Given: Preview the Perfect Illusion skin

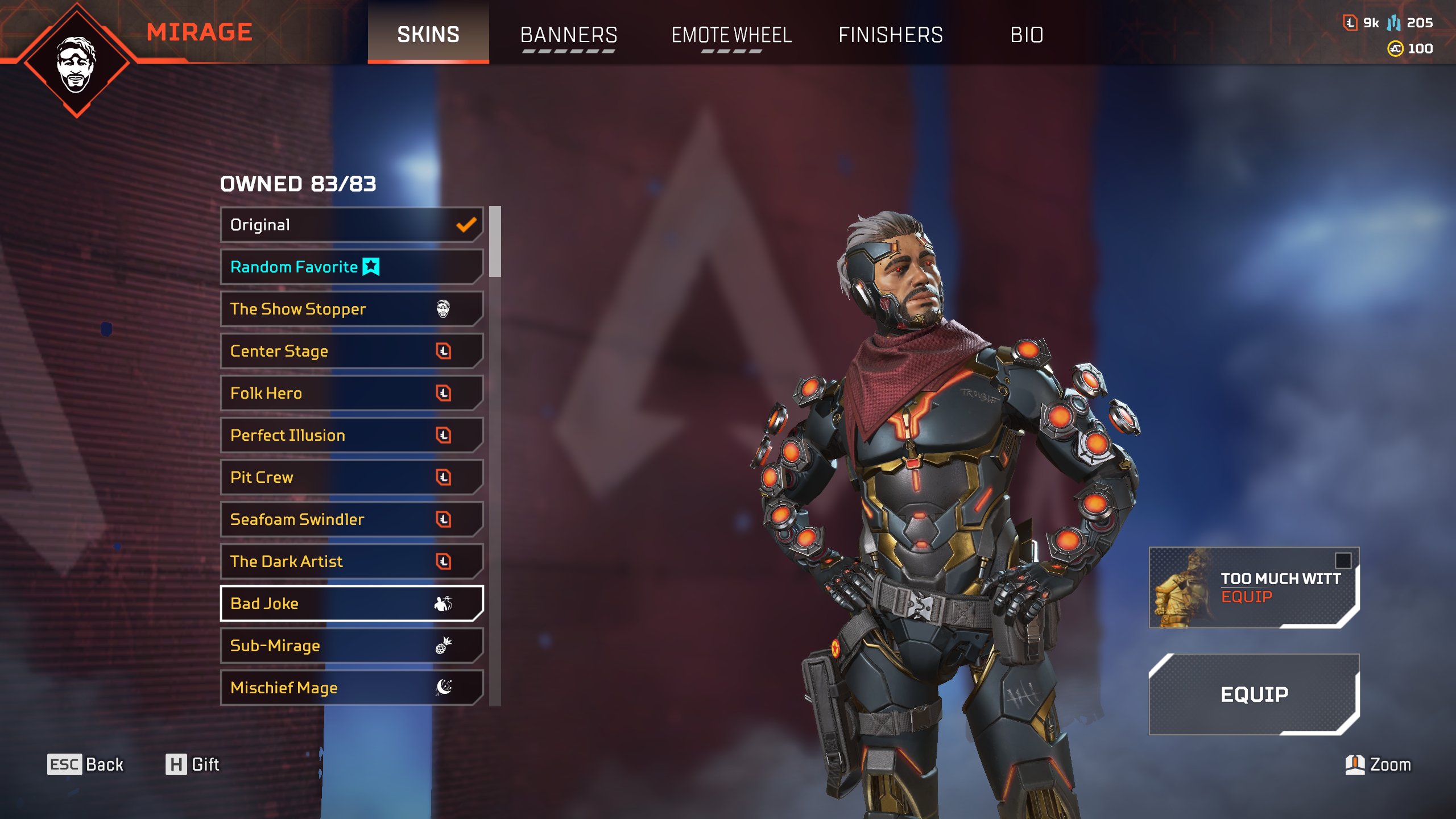Looking at the screenshot, I should point(351,435).
